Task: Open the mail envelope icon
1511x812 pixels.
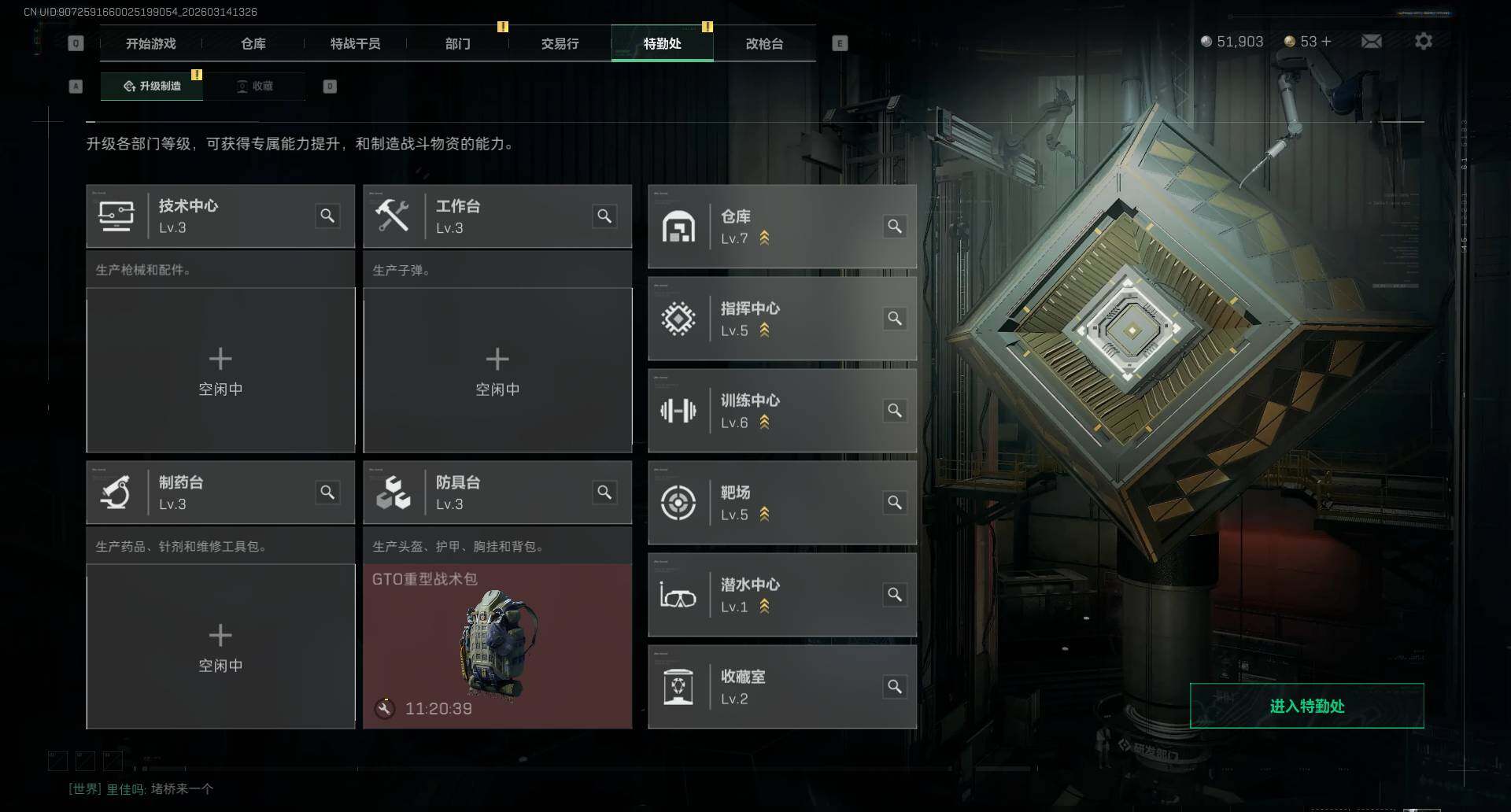Action: (1371, 42)
